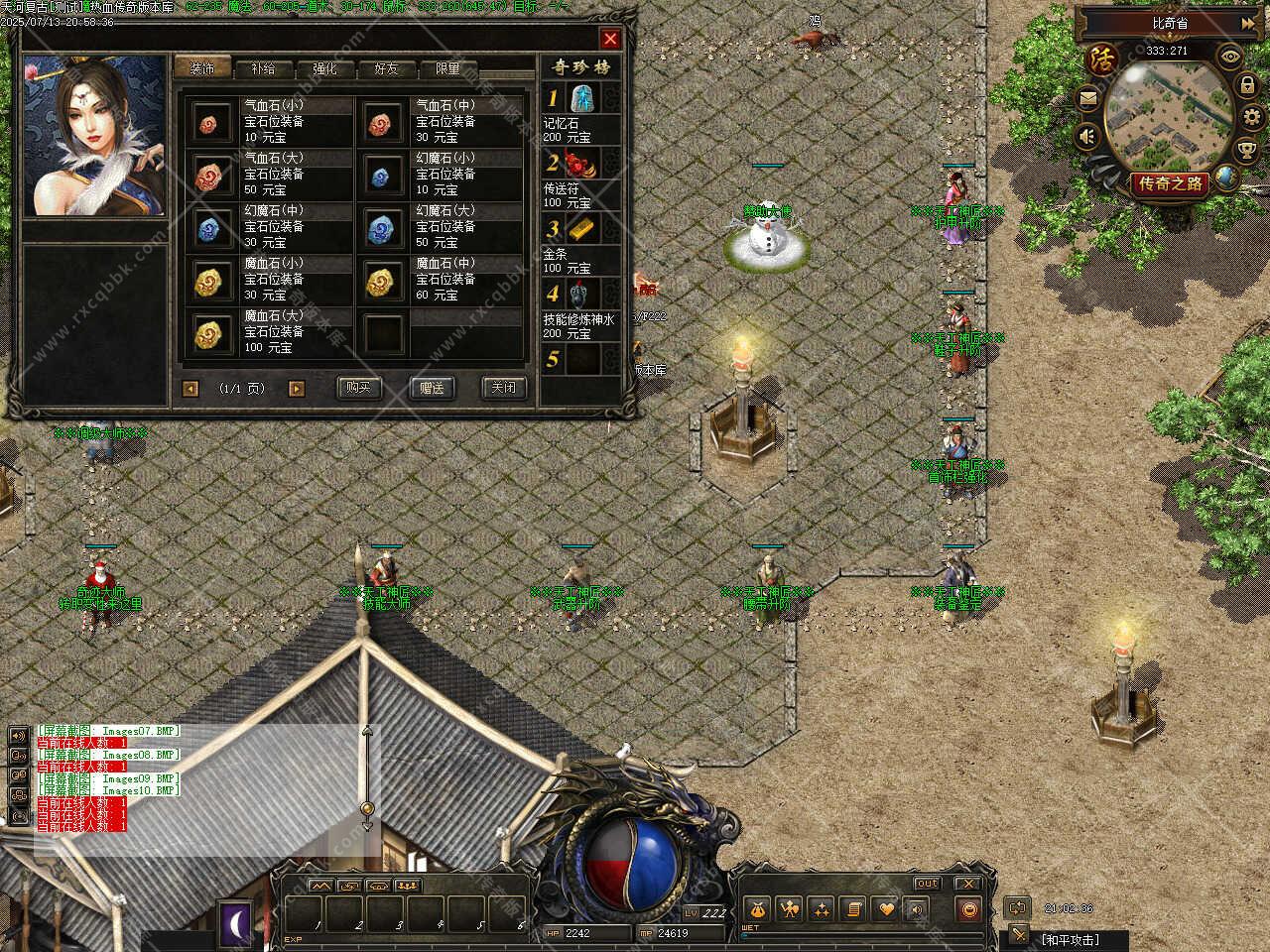The height and width of the screenshot is (952, 1270).
Task: Open the bag icon on the bottom bar
Action: [756, 908]
